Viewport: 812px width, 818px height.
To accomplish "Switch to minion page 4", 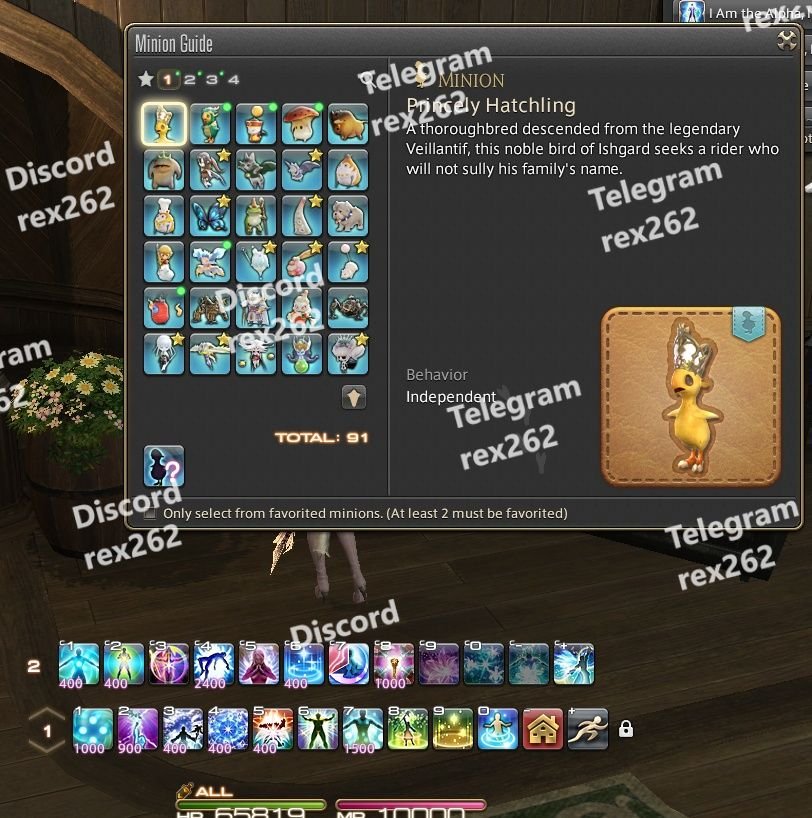I will point(234,79).
